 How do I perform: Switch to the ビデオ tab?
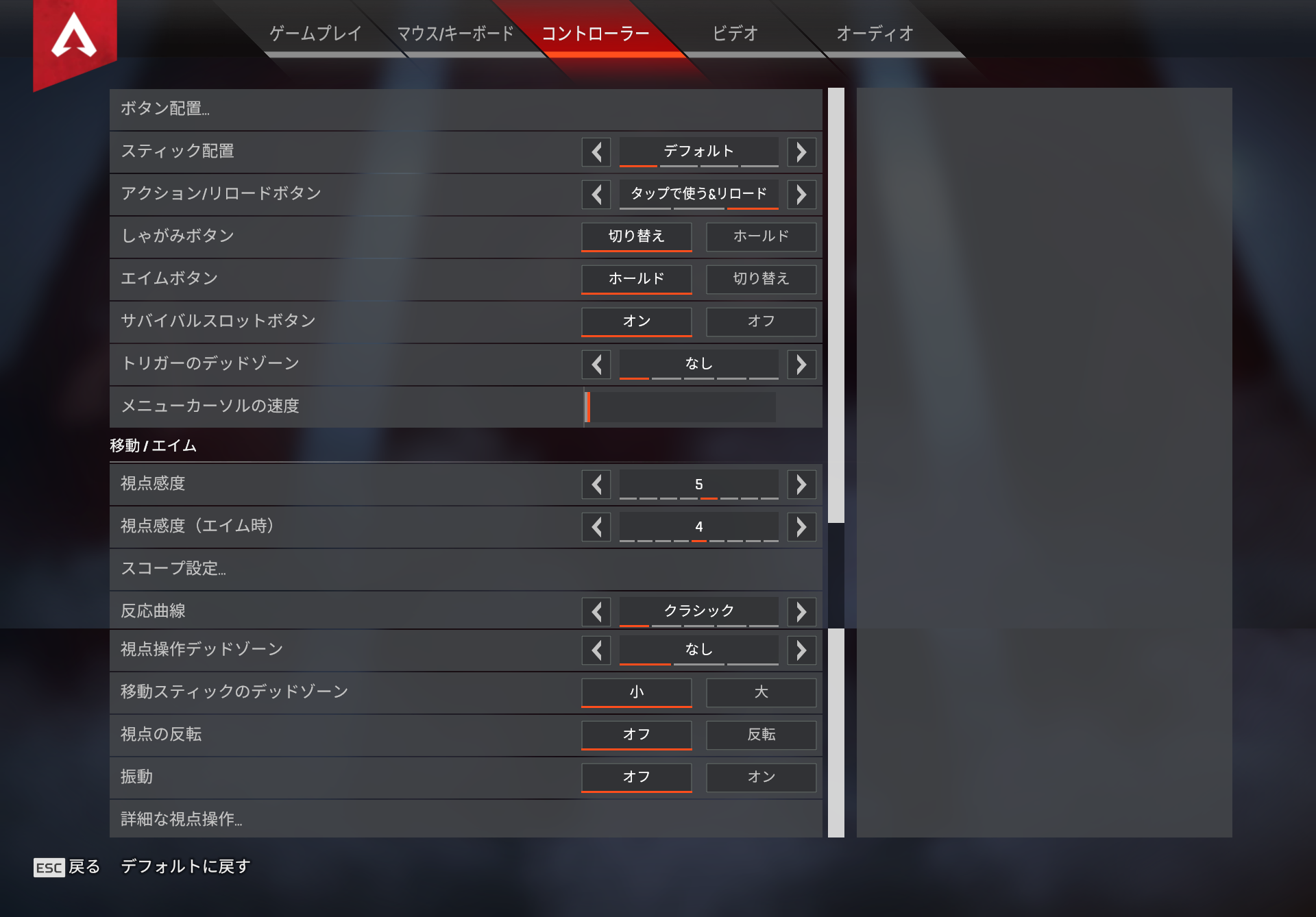(x=735, y=32)
